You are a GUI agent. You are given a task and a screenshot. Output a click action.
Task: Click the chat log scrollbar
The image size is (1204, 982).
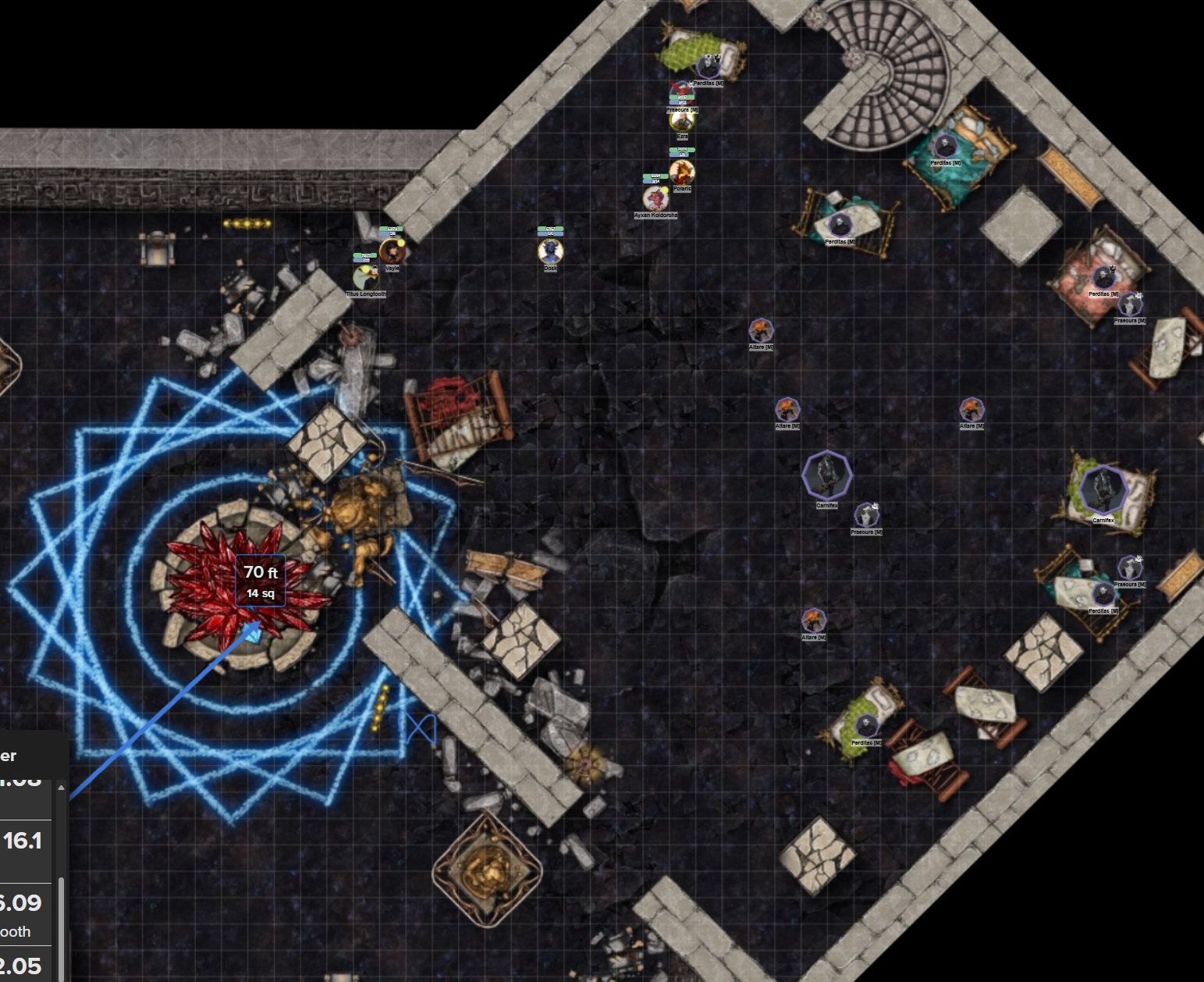pyautogui.click(x=61, y=920)
